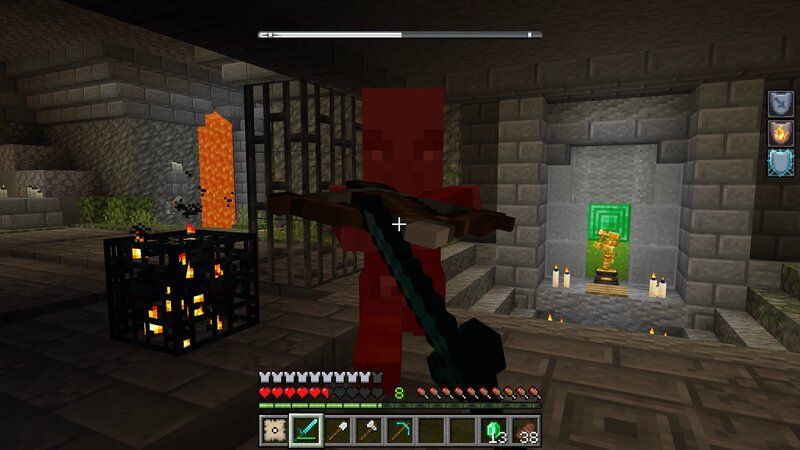Select the iron shovel slot
The width and height of the screenshot is (800, 450).
coord(337,431)
